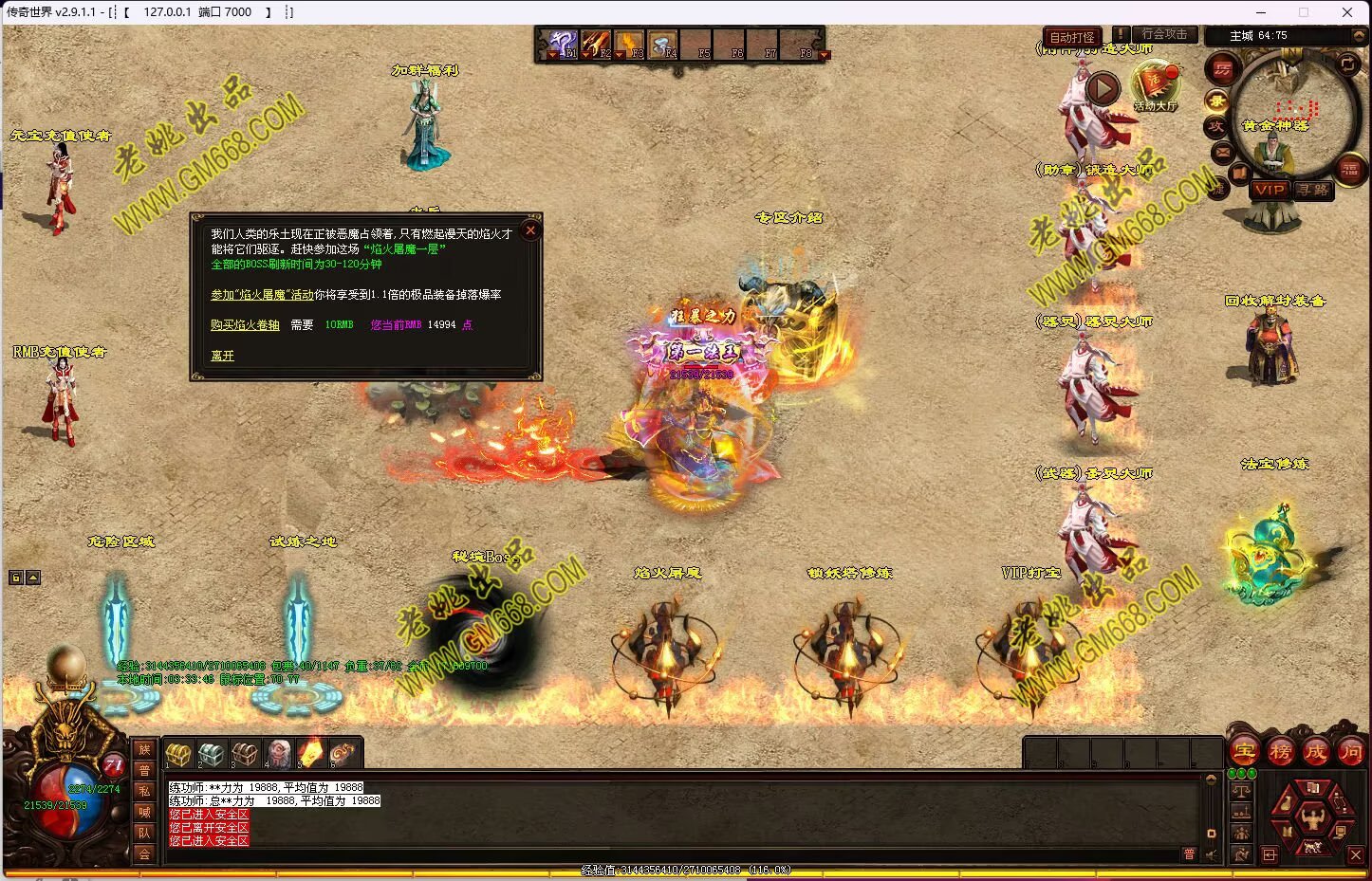This screenshot has width=1372, height=881.
Task: Close the game window
Action: 1346,12
